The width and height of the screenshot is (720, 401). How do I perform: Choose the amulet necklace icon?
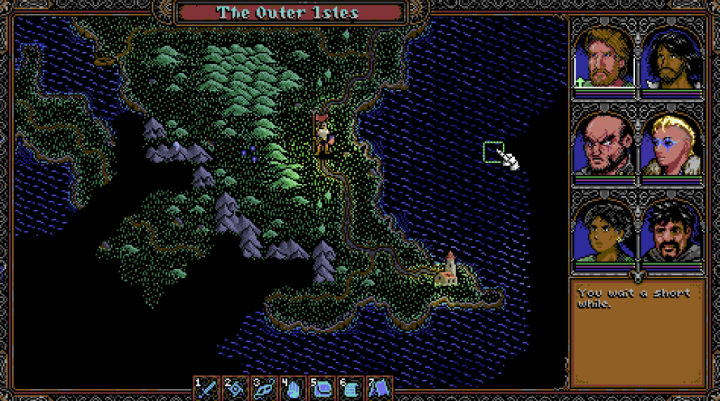pyautogui.click(x=266, y=388)
